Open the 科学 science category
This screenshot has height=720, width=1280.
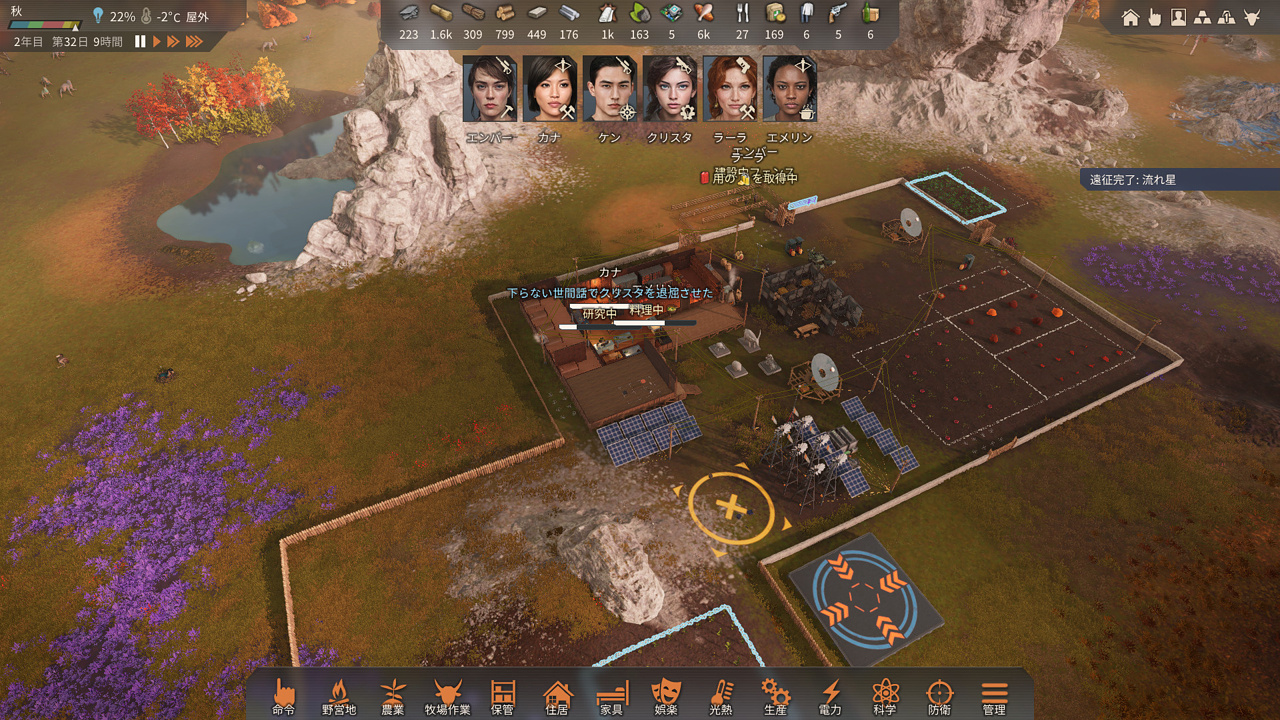pos(885,695)
